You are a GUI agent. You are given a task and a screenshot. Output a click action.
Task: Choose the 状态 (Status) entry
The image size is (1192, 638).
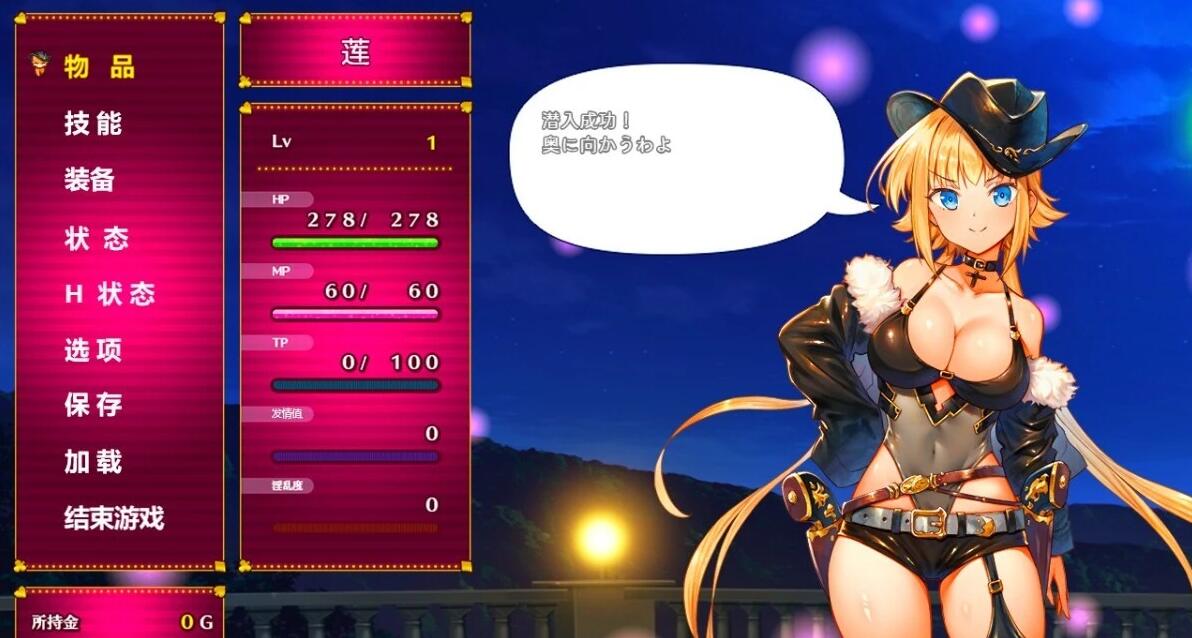tap(96, 239)
